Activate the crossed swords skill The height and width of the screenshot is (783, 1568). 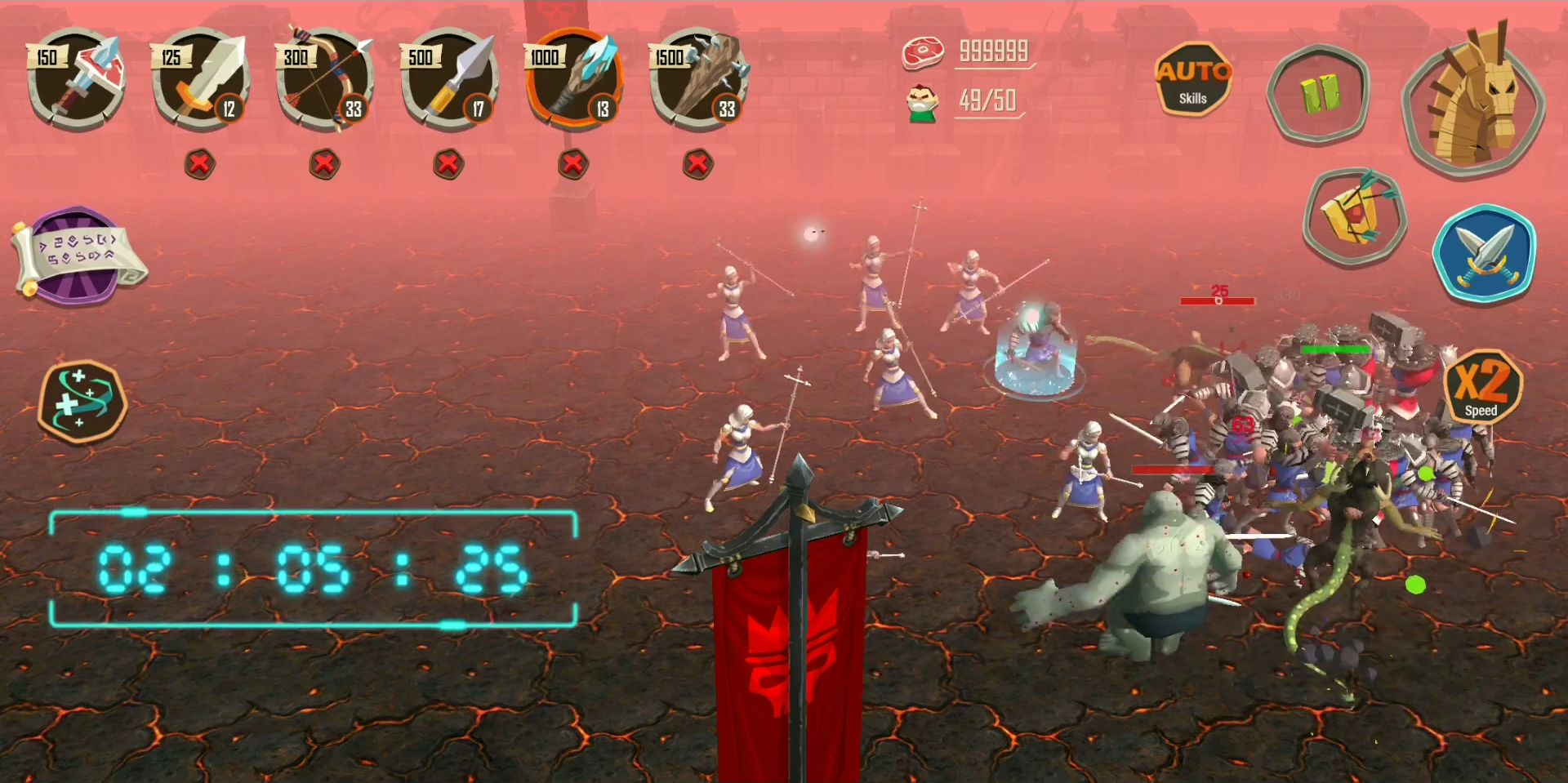(x=1484, y=253)
